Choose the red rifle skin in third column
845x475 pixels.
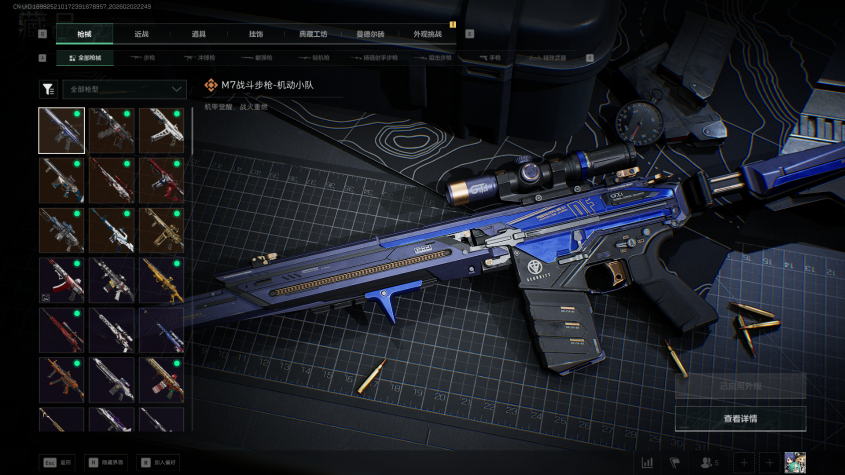pos(161,180)
